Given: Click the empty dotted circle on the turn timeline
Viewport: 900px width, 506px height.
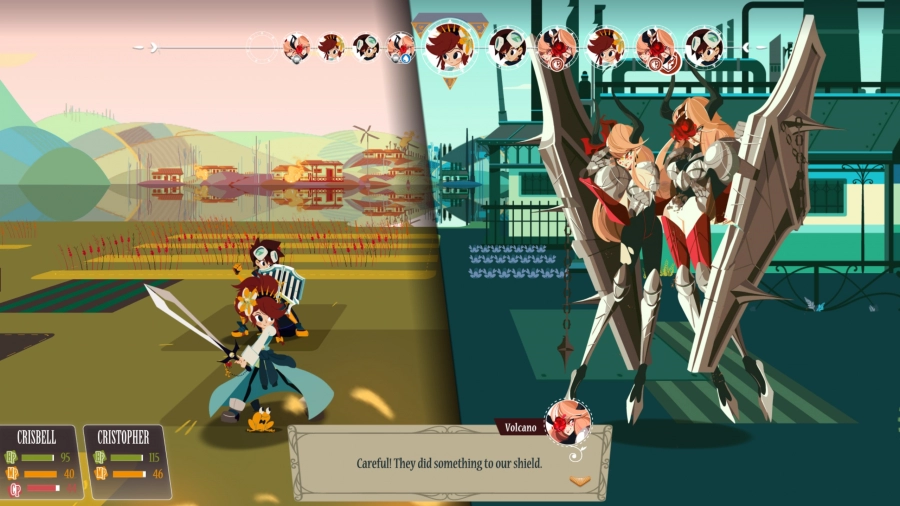Looking at the screenshot, I should click(x=263, y=46).
